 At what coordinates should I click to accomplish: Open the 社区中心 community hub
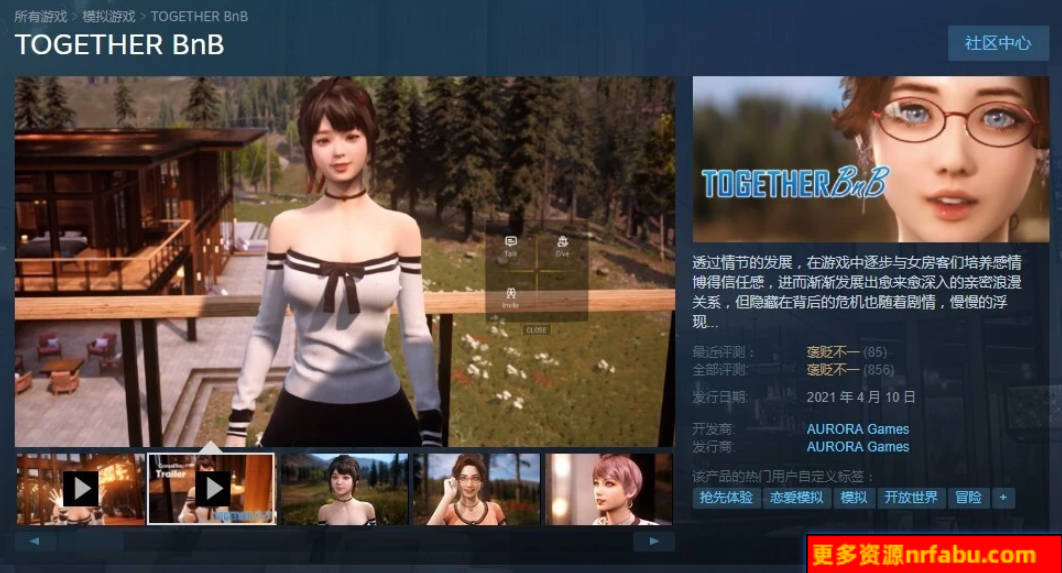click(x=998, y=44)
